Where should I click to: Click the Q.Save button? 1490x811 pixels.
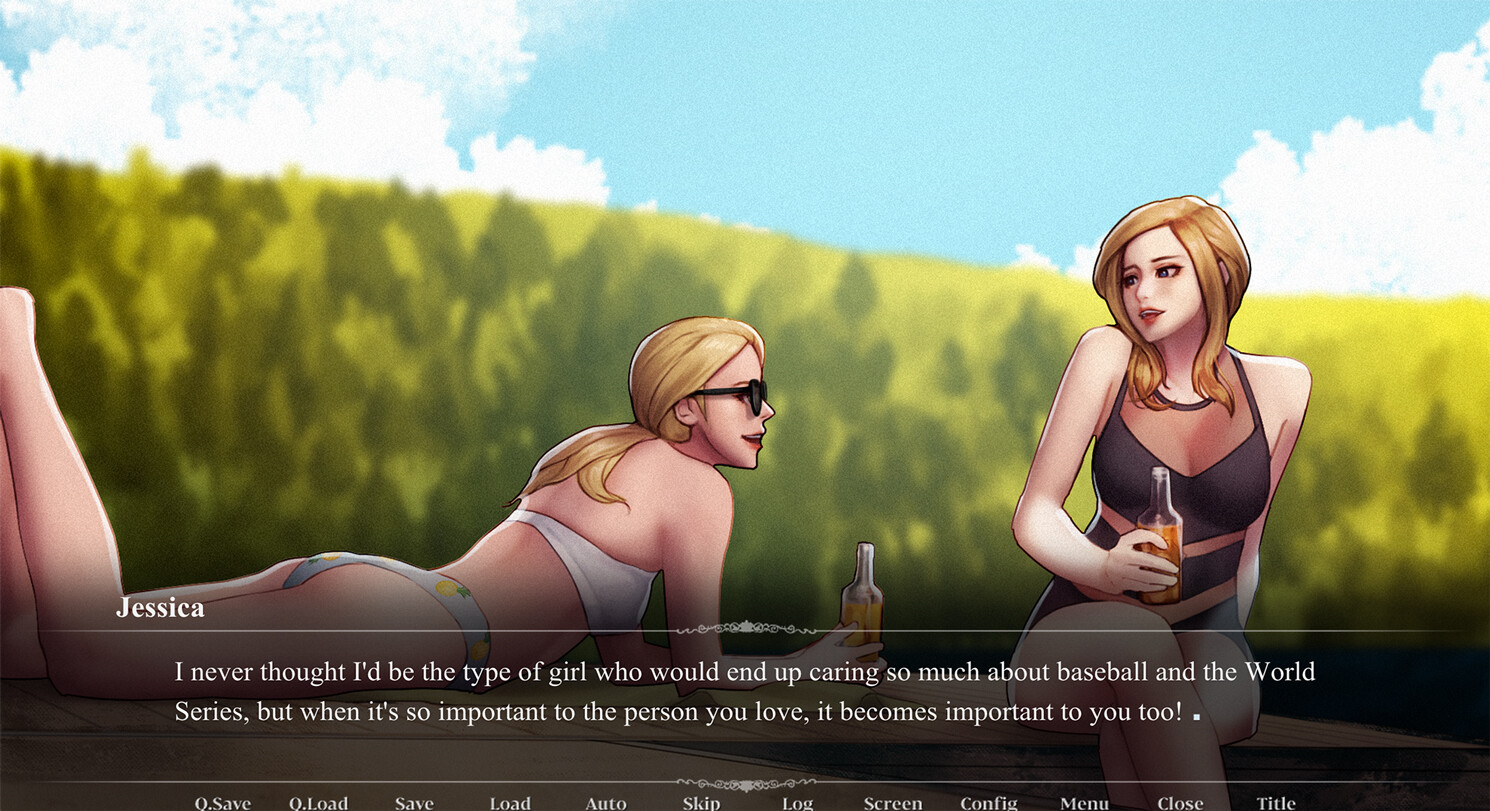tap(222, 802)
